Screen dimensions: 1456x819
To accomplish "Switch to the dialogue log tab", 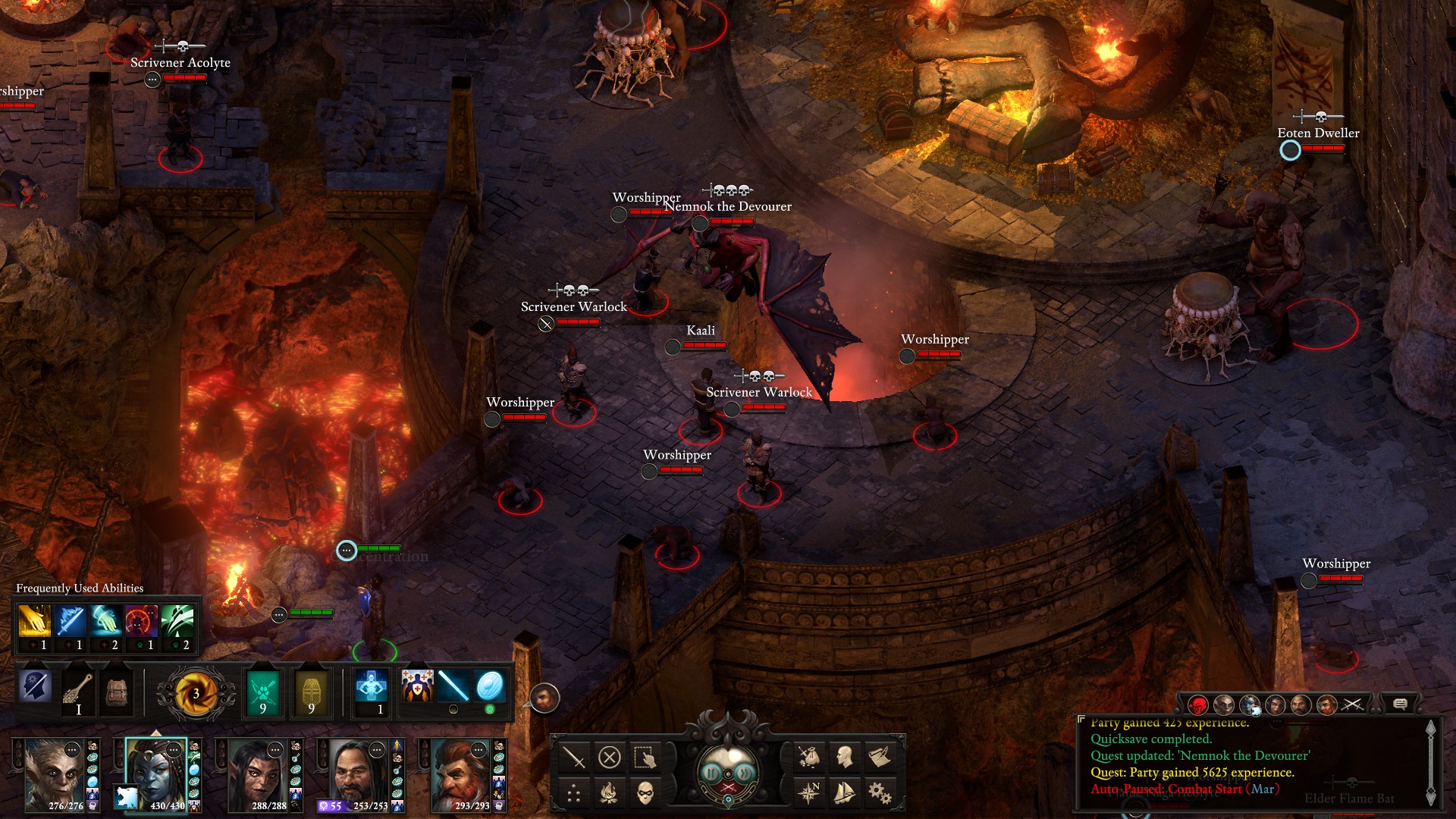I will pyautogui.click(x=1400, y=704).
